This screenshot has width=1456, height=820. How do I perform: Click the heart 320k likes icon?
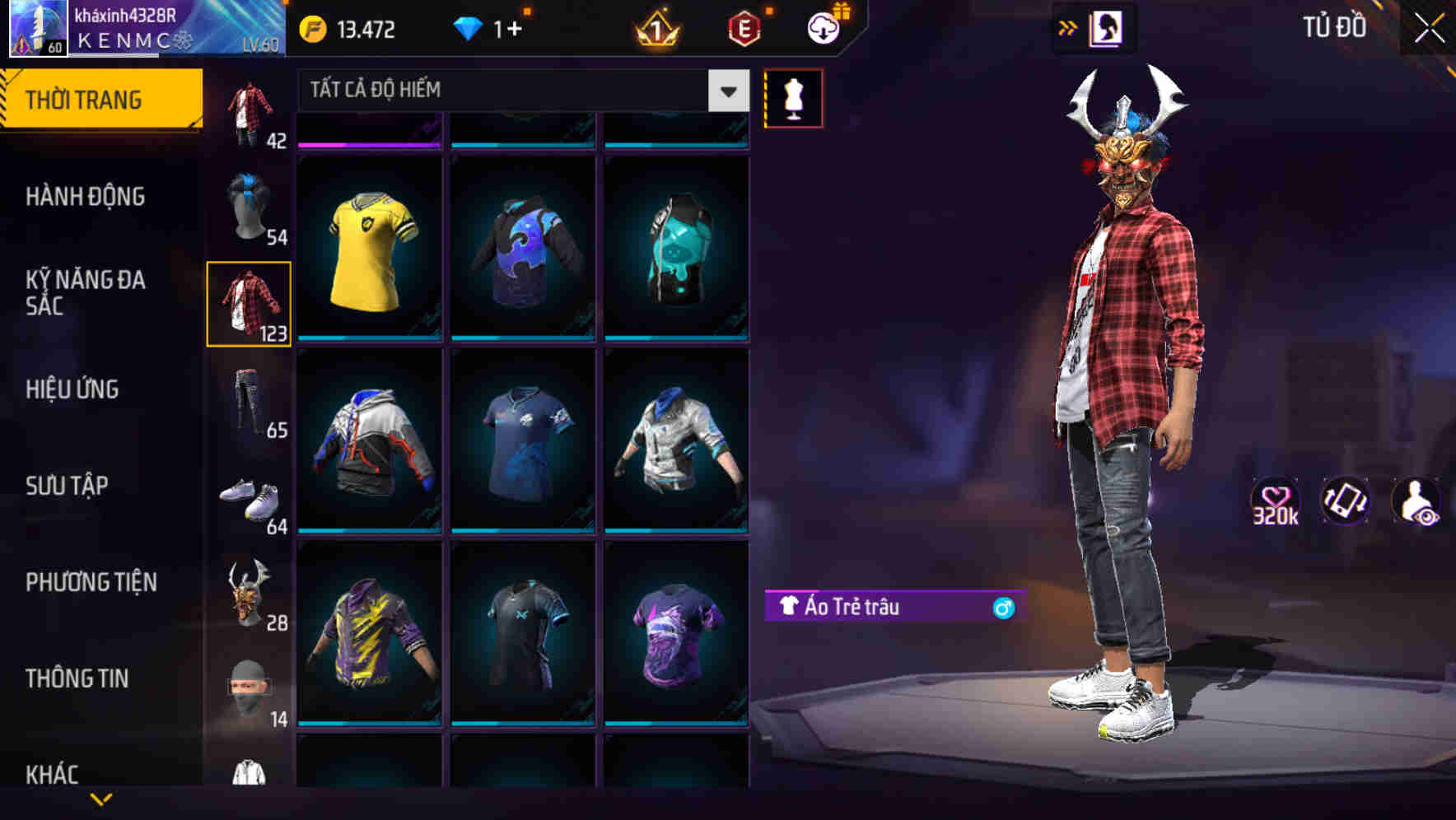(1275, 501)
